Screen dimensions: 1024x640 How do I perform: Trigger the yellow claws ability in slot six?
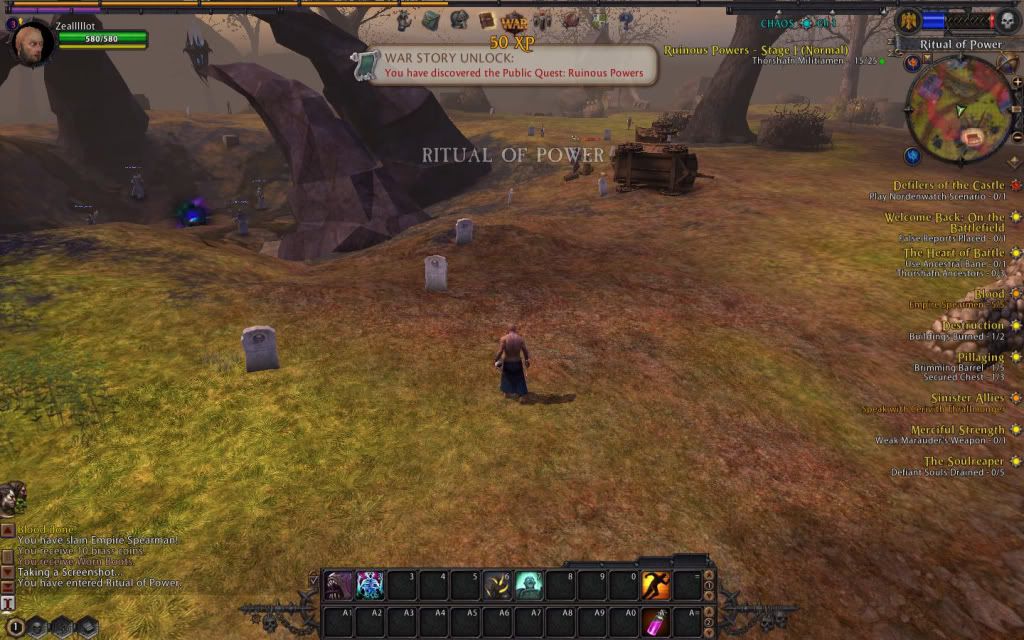point(498,585)
